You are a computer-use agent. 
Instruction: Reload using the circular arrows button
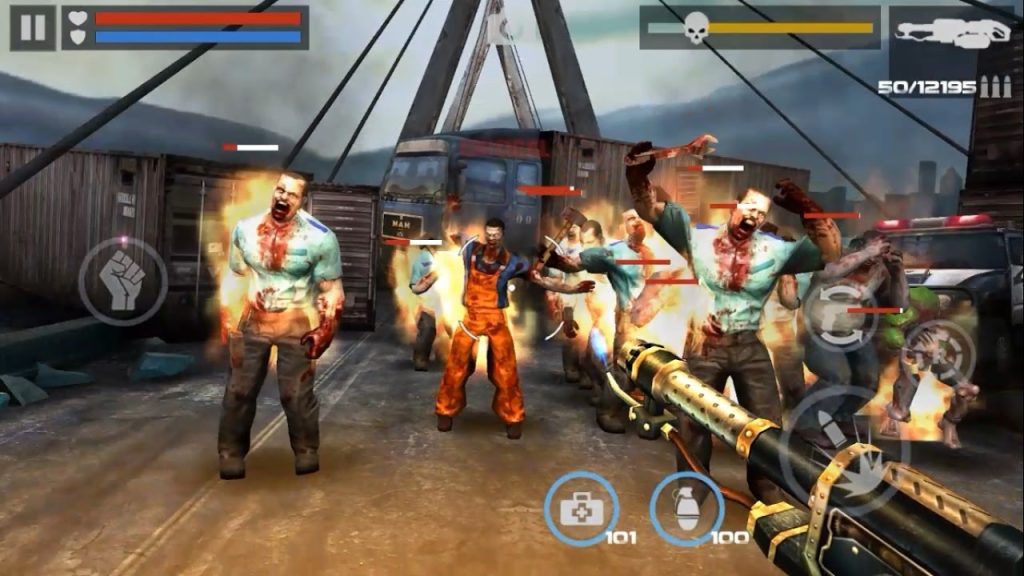(x=841, y=313)
